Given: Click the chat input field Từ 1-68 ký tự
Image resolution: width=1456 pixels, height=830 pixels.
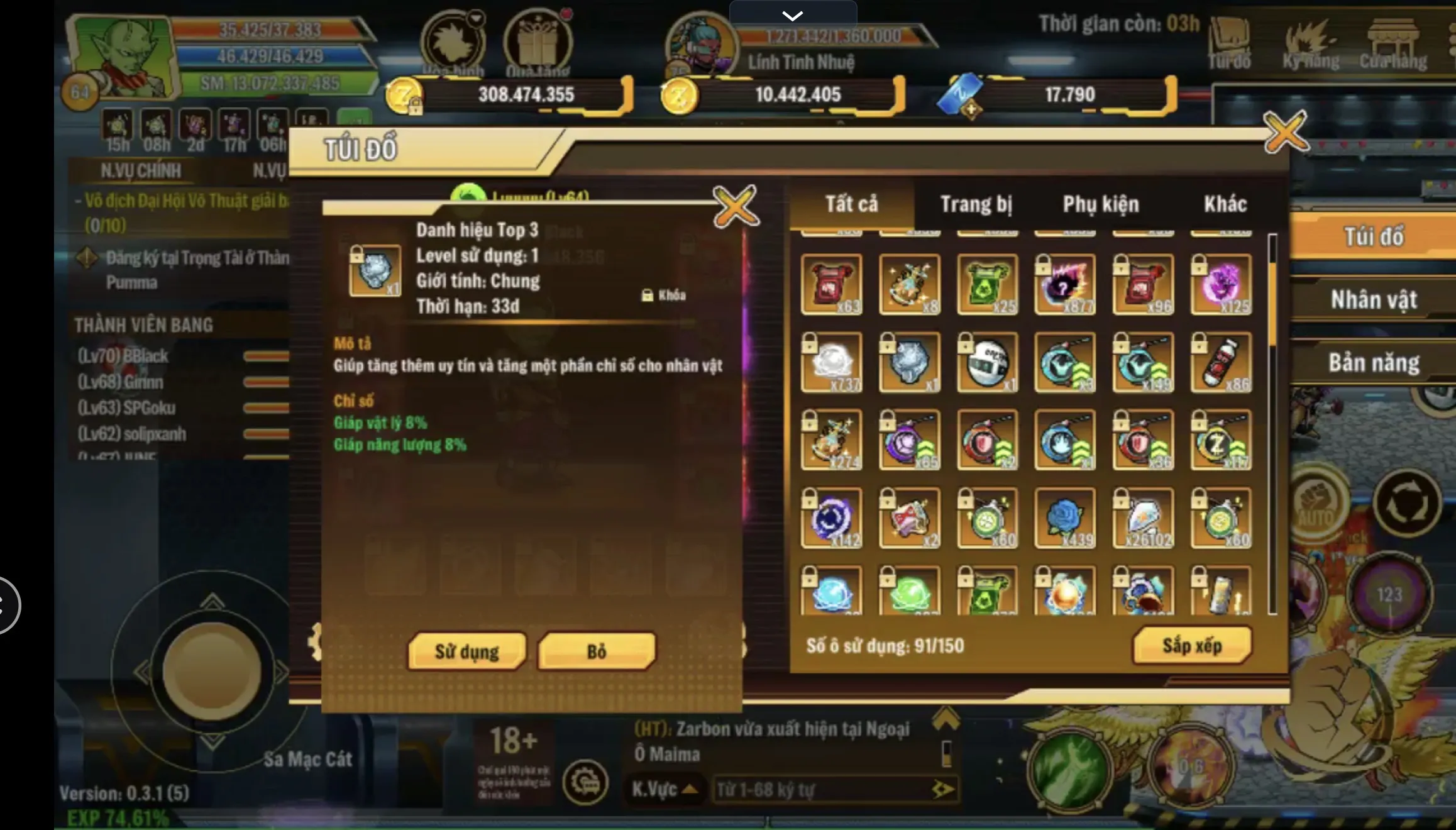Looking at the screenshot, I should (817, 789).
